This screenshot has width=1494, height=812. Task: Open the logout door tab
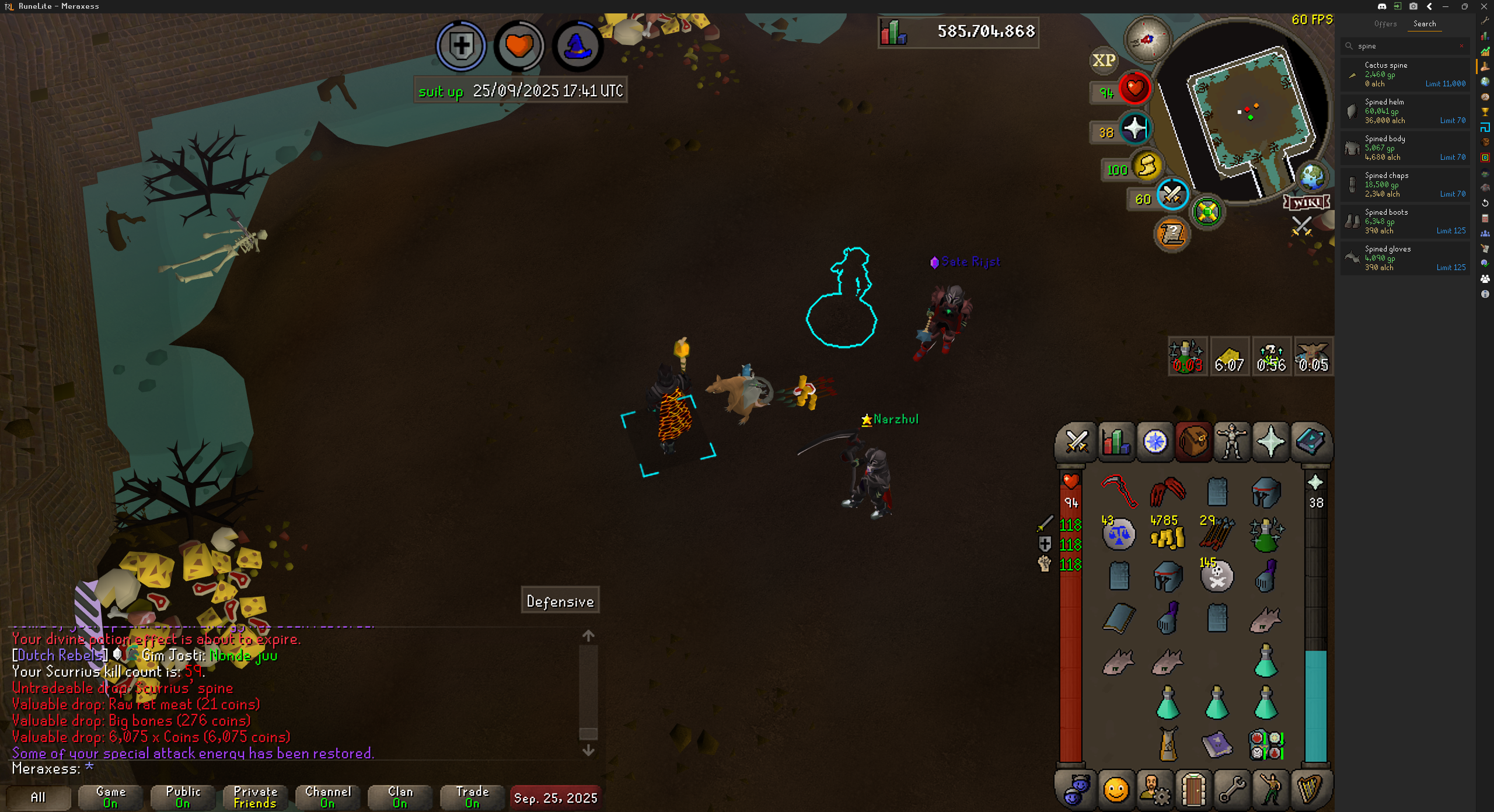1193,790
